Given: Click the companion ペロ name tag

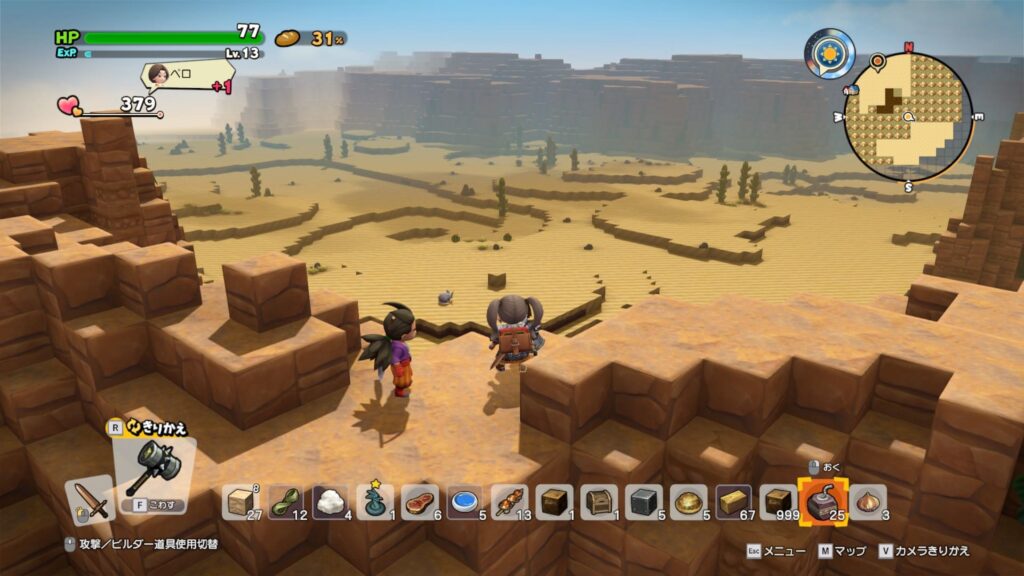Looking at the screenshot, I should point(187,75).
